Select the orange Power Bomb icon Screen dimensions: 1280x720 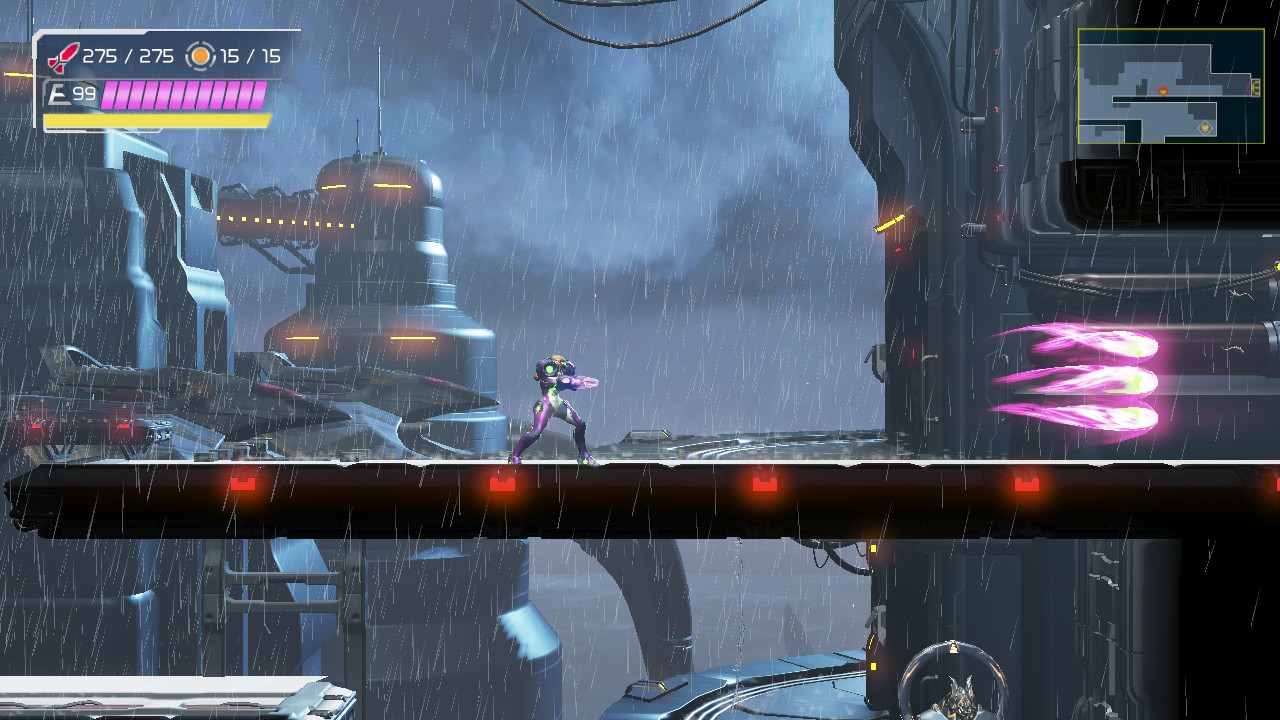[x=201, y=56]
